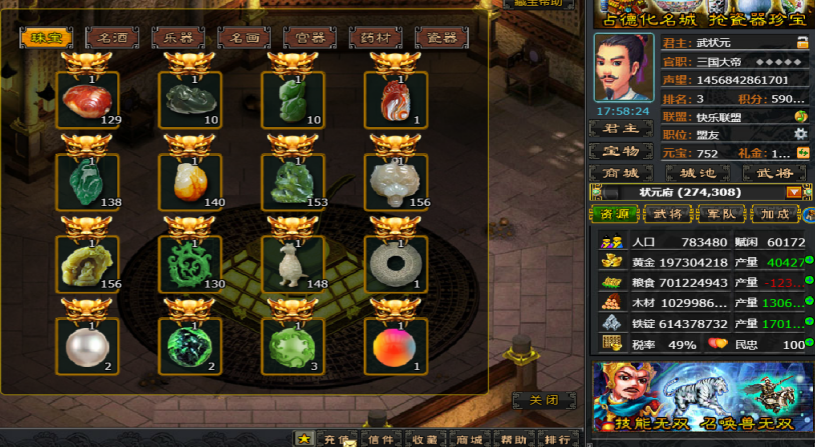Select the green jade dragon ring slot
Image resolution: width=815 pixels, height=447 pixels.
(x=190, y=264)
